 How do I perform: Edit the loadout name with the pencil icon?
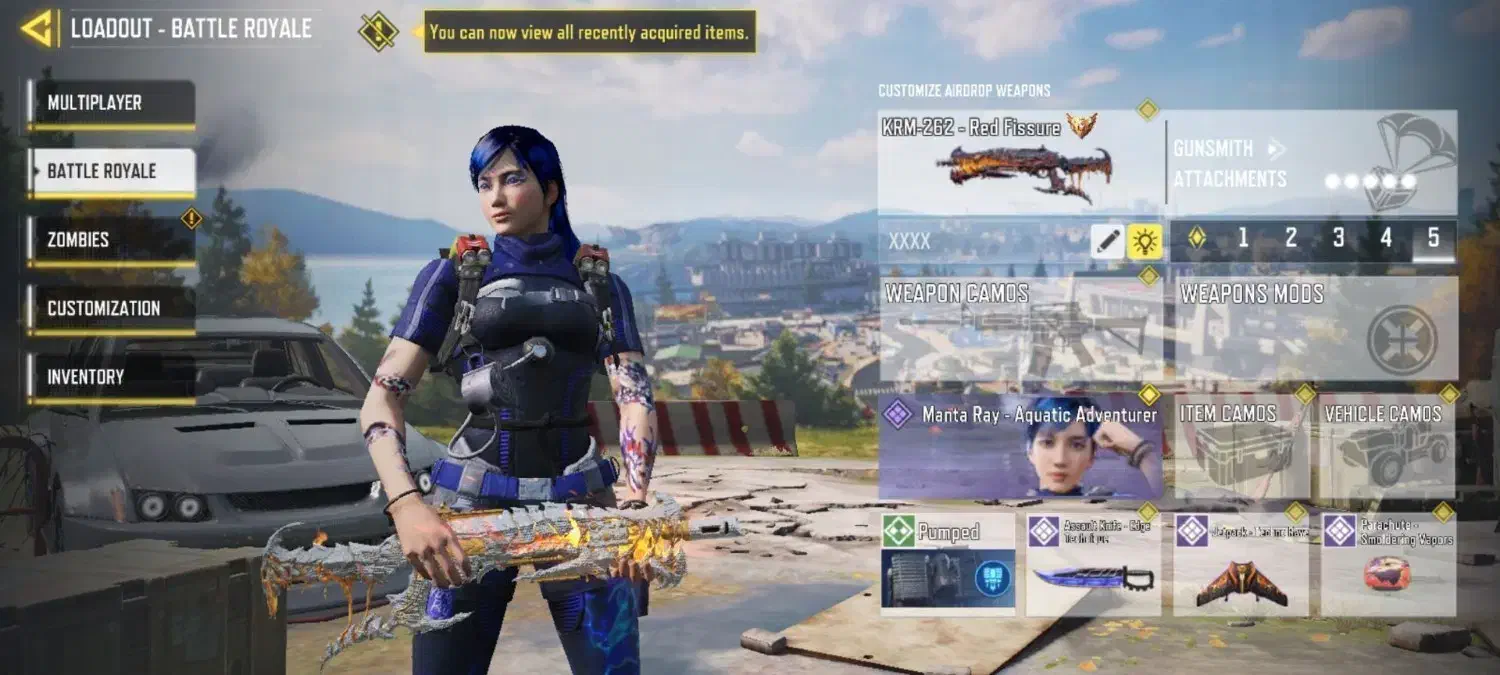point(1107,241)
